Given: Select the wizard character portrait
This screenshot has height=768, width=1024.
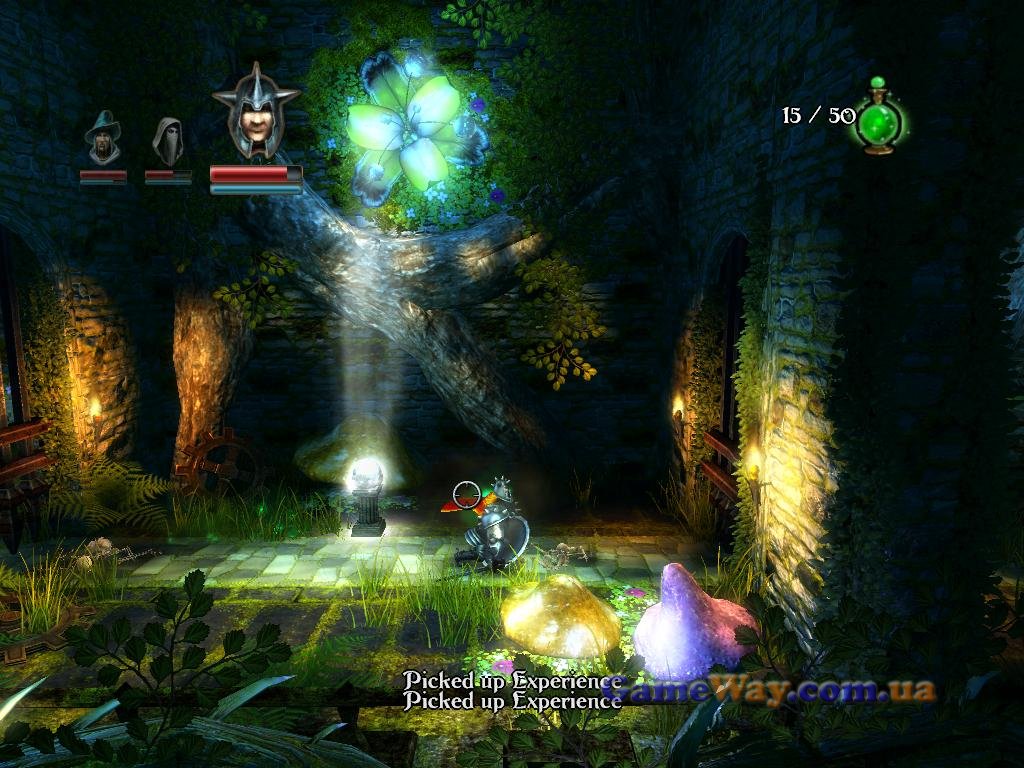Looking at the screenshot, I should point(103,138).
